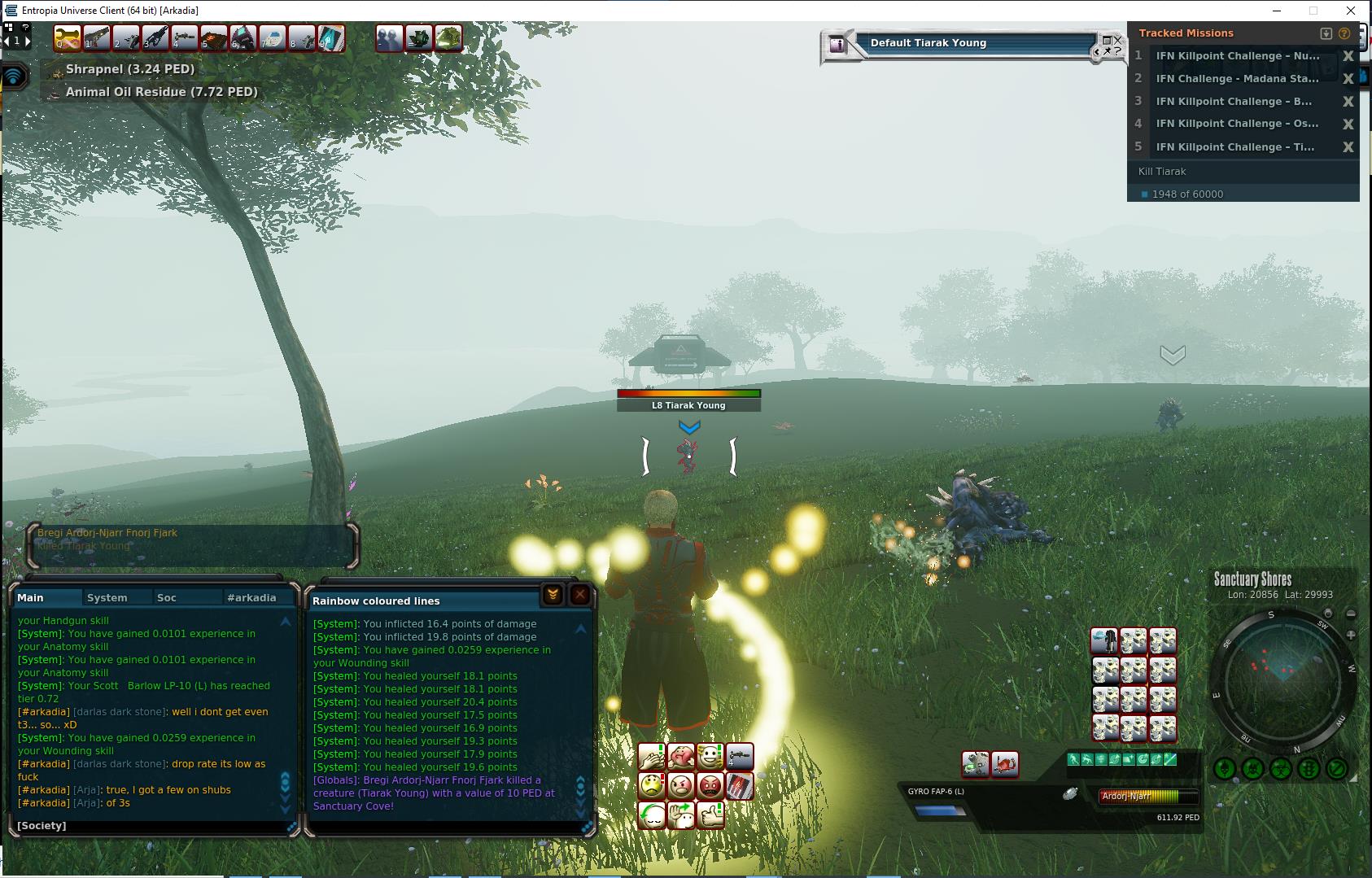The width and height of the screenshot is (1372, 878).
Task: Close the Default Tiarak Young info panel
Action: click(1116, 40)
